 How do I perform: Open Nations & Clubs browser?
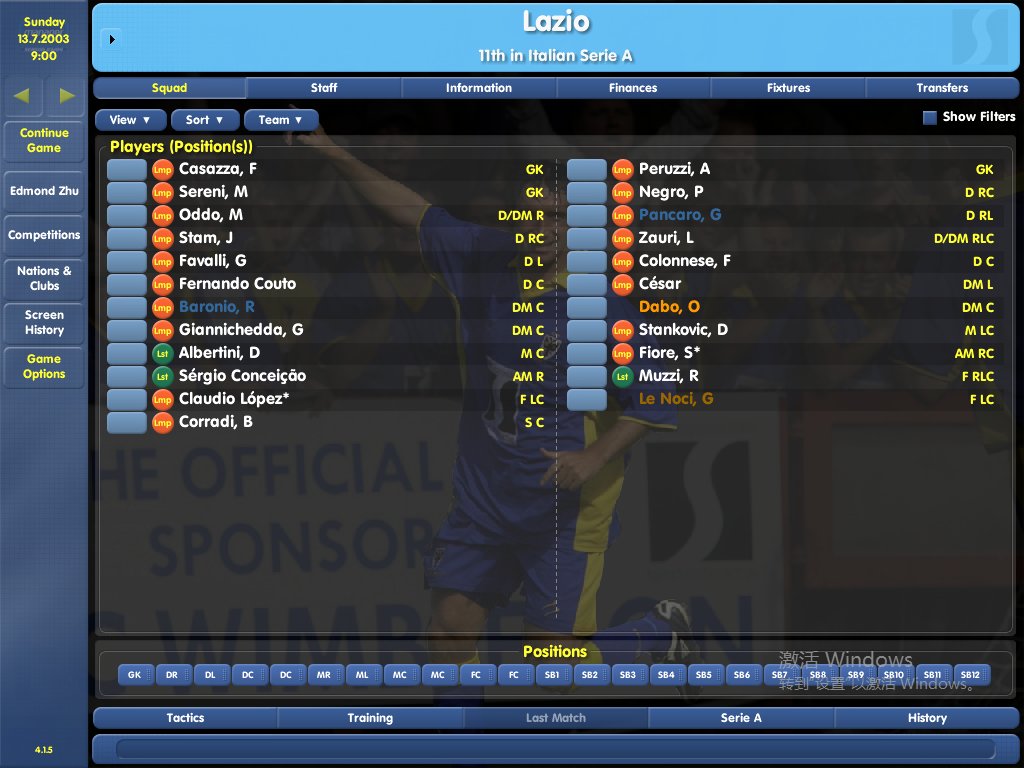(44, 278)
